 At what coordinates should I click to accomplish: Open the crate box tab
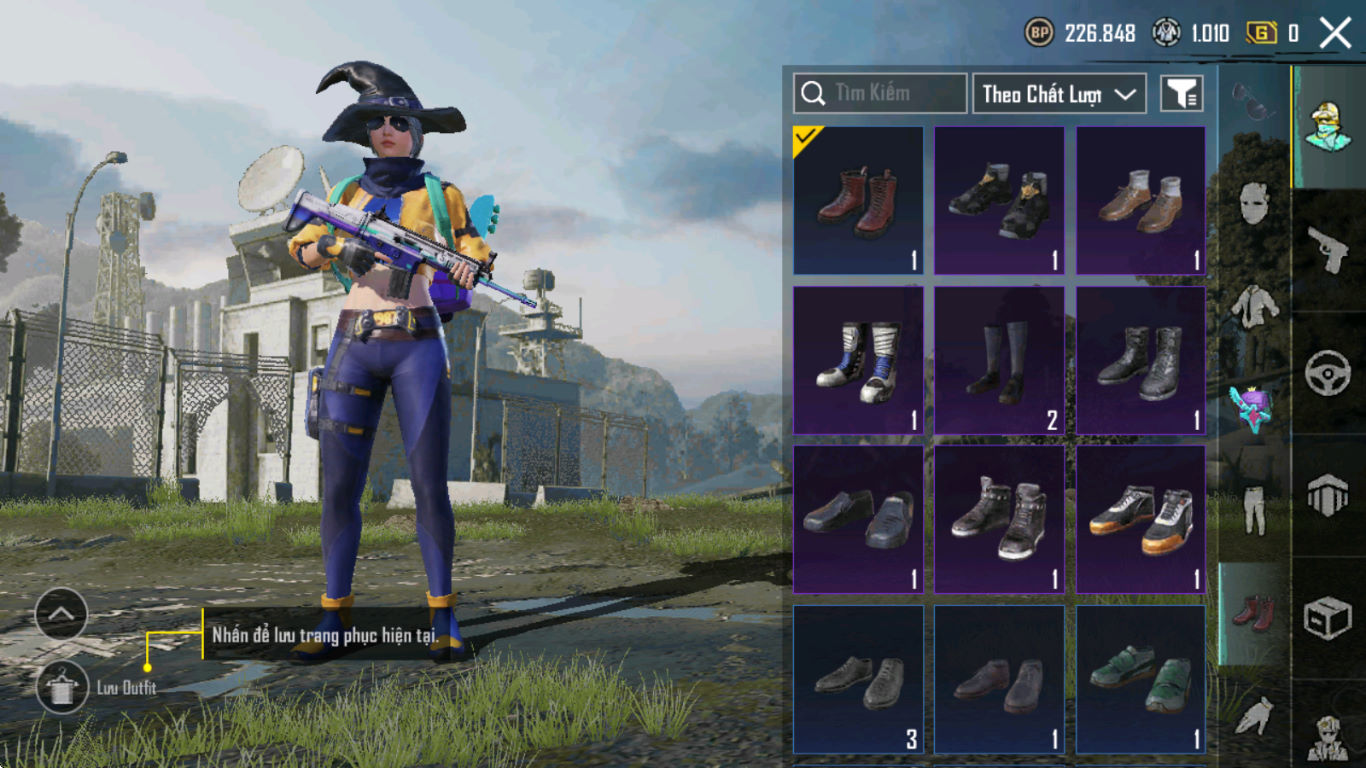[1328, 617]
